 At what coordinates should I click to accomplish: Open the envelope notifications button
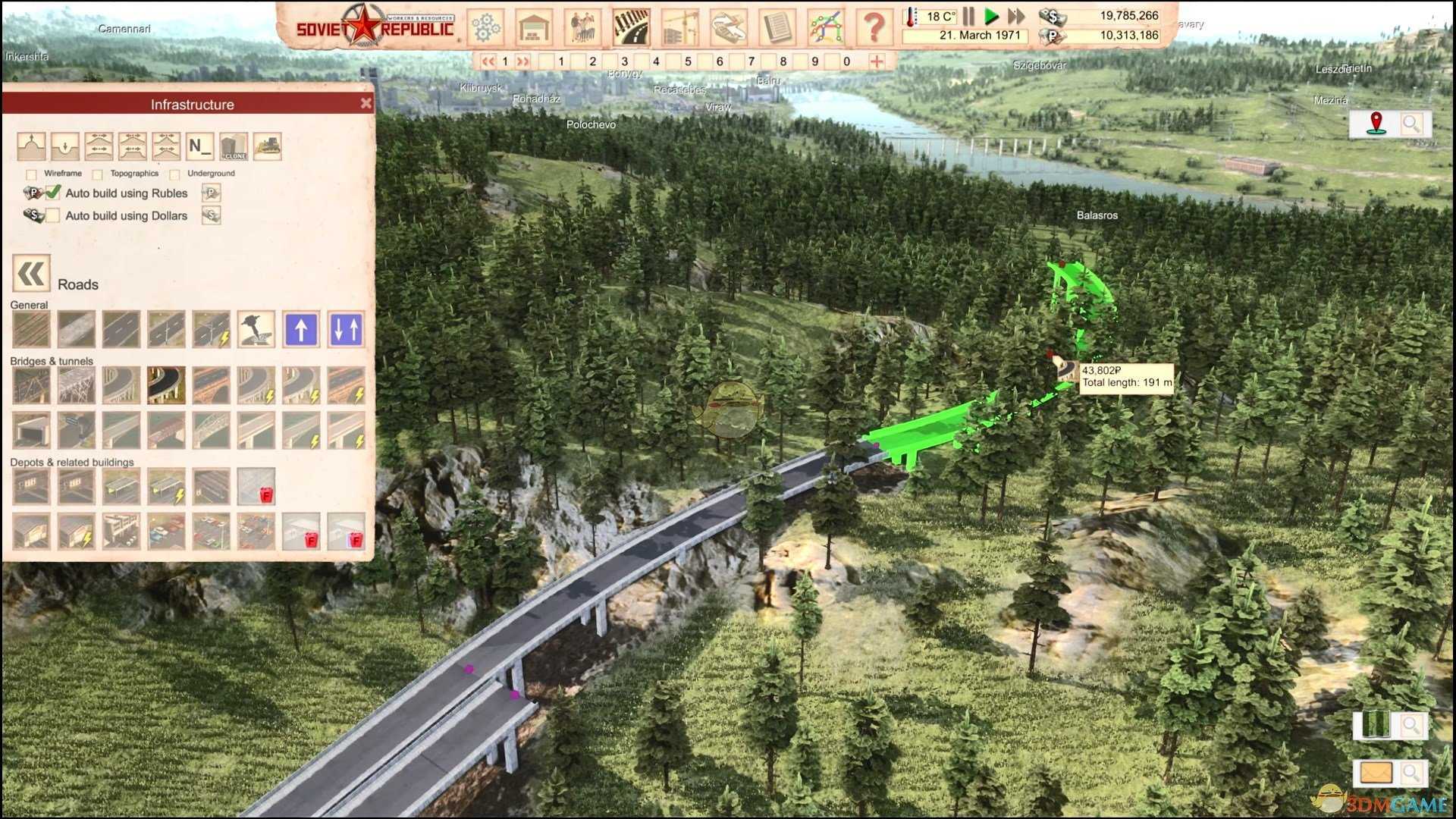point(1376,773)
